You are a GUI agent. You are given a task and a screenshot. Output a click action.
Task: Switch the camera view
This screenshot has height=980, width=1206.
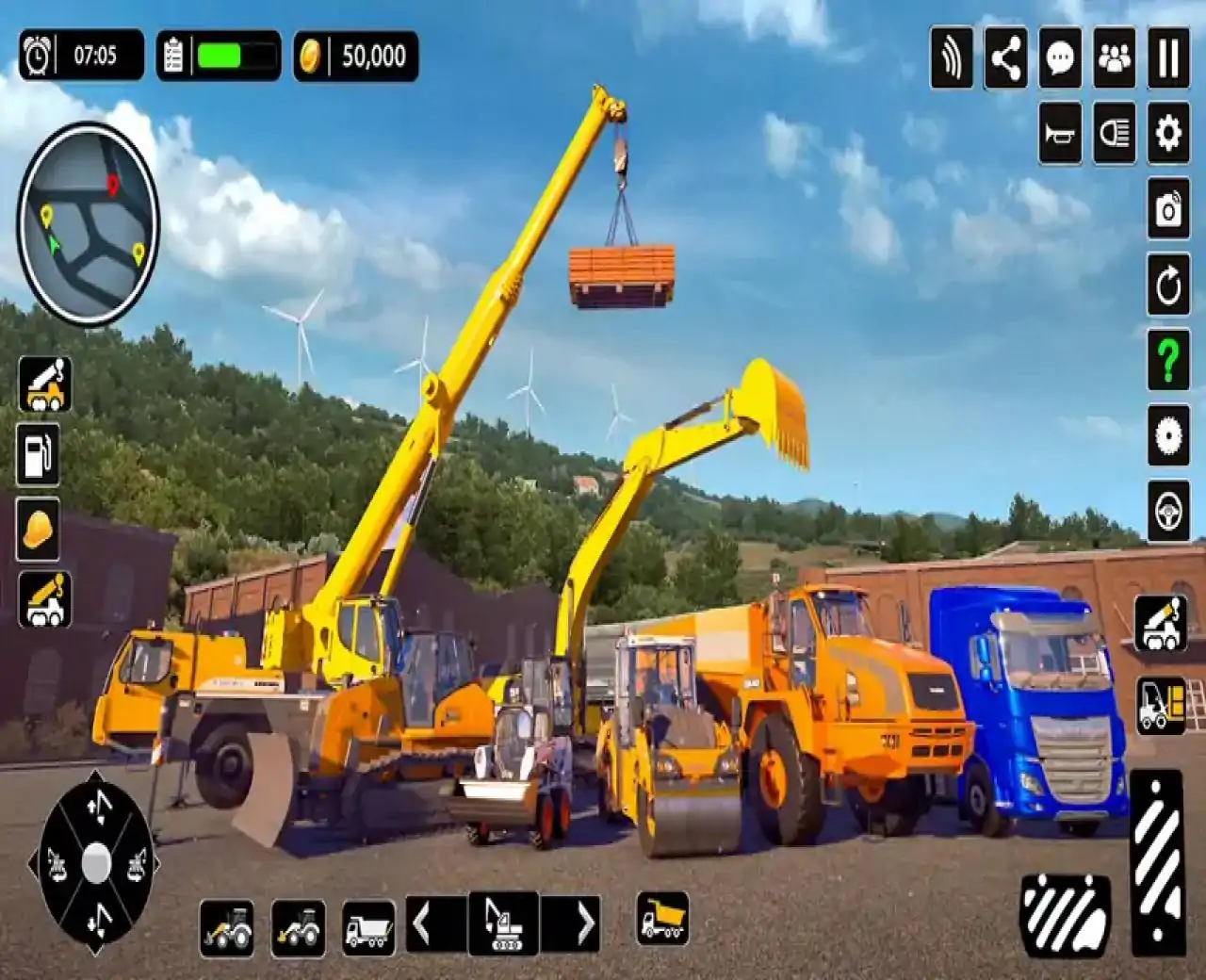(x=1168, y=208)
